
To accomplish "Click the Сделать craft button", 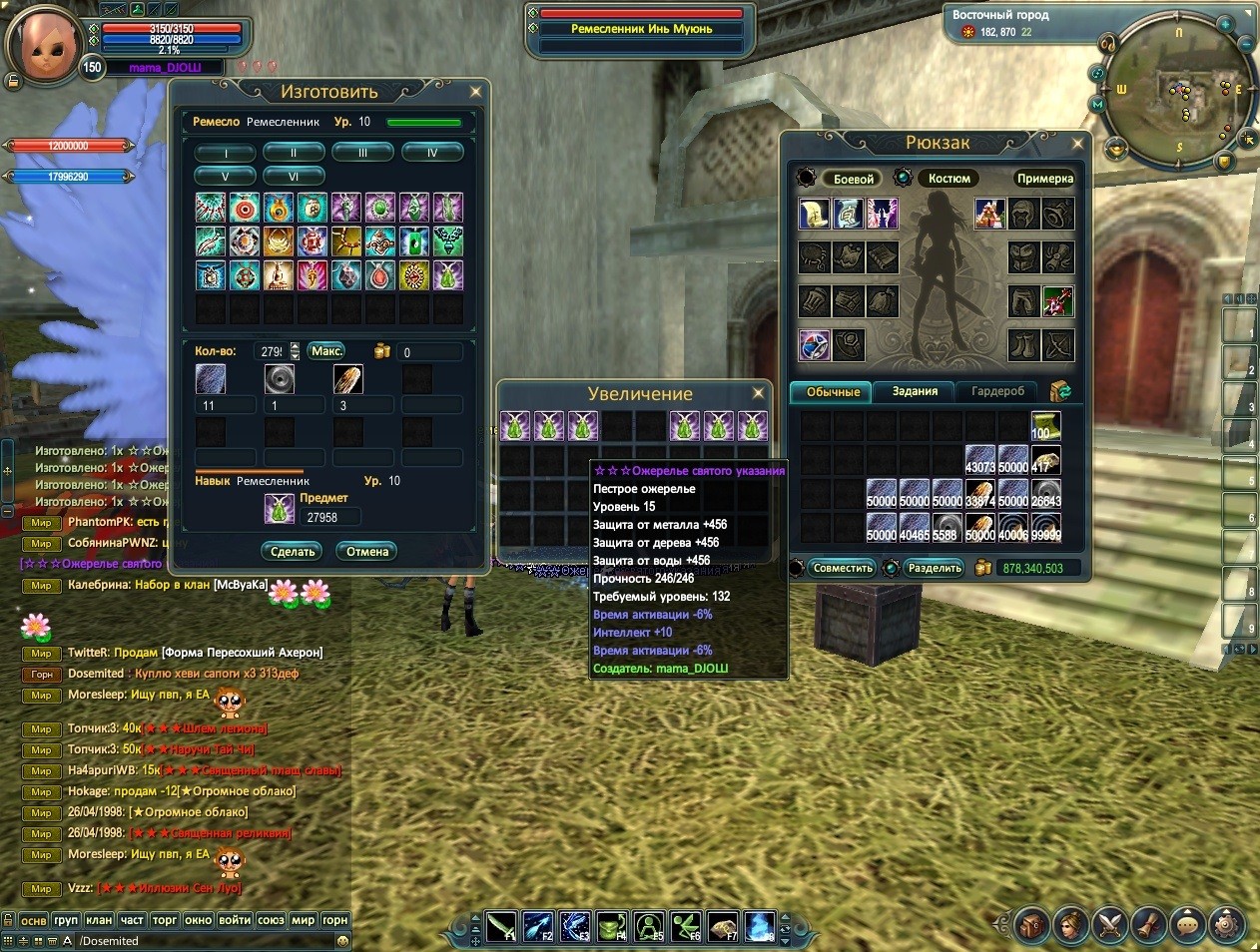I will pyautogui.click(x=293, y=552).
